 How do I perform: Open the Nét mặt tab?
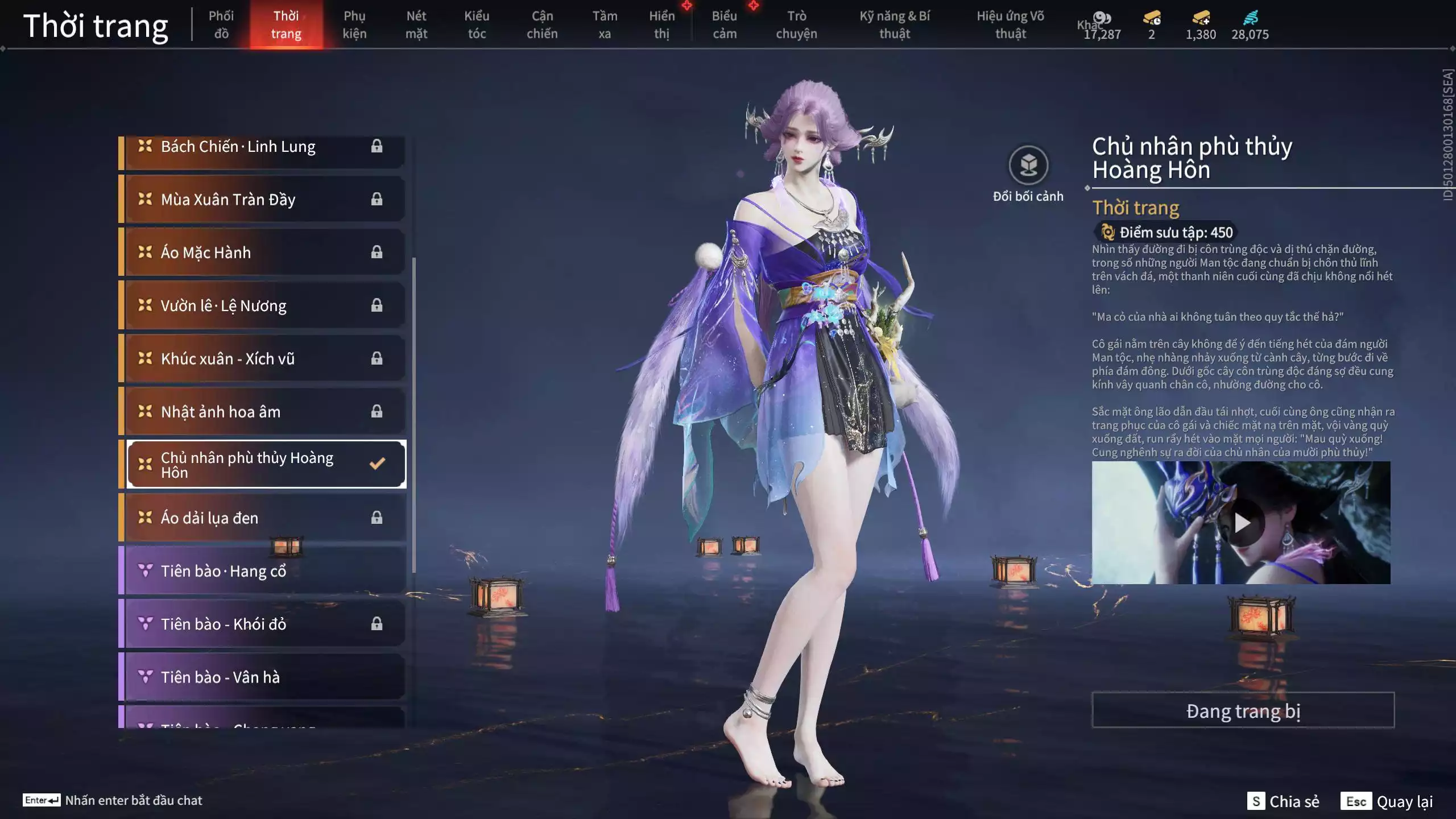(x=416, y=24)
